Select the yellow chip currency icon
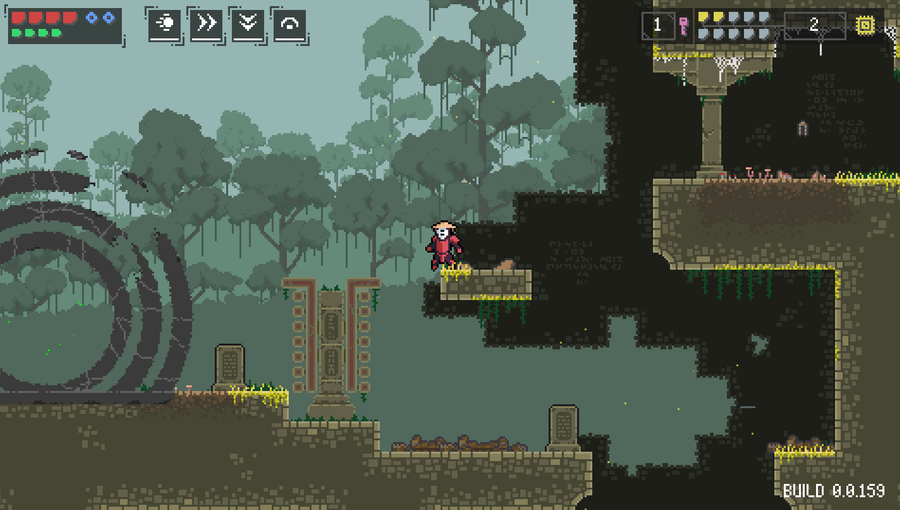Viewport: 900px width, 510px height. click(x=864, y=26)
